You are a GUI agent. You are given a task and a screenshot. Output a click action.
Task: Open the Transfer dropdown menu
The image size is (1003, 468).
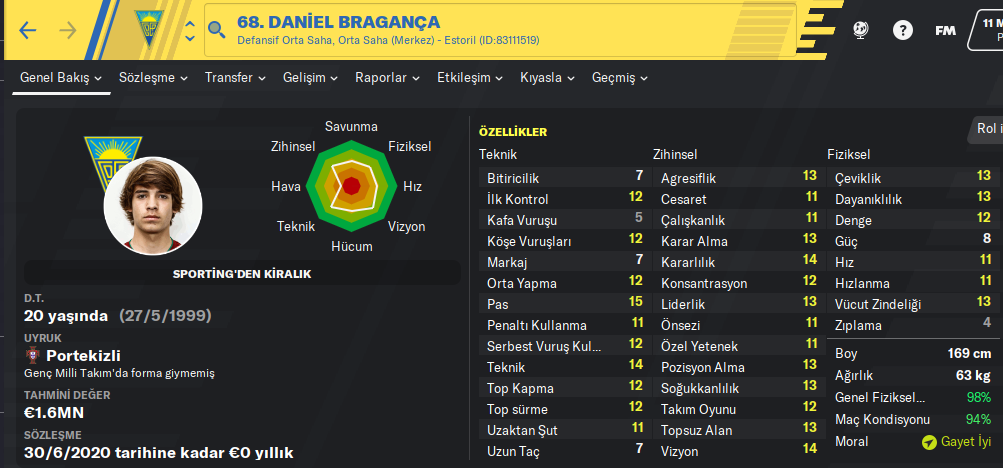[x=235, y=78]
